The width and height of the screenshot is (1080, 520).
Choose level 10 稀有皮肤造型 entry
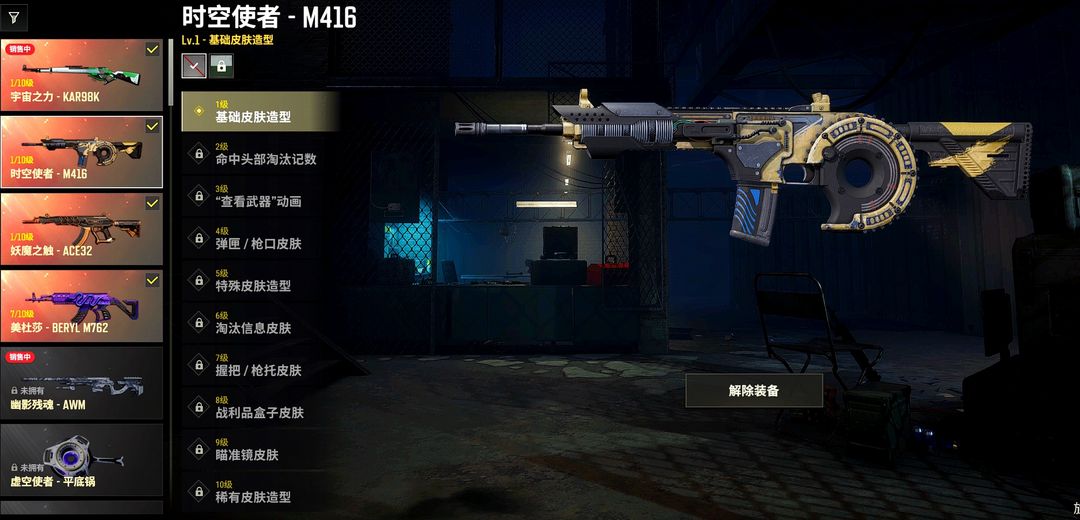coord(260,491)
